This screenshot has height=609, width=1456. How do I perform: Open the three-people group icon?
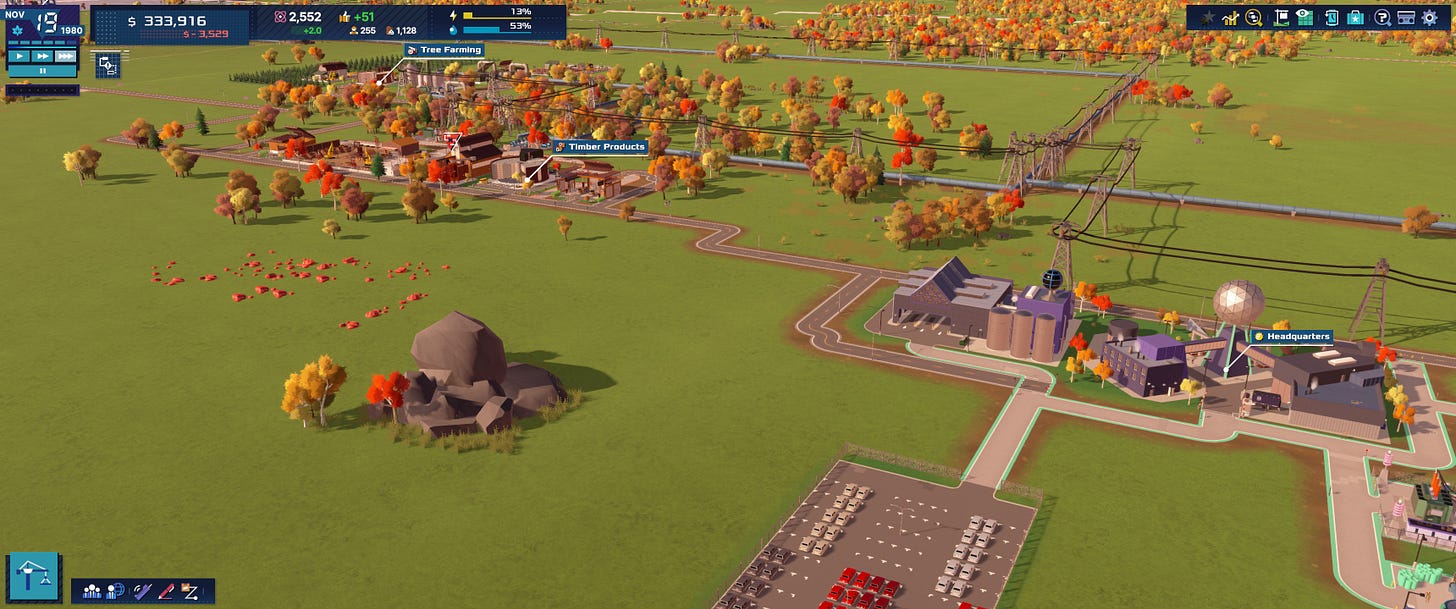91,591
